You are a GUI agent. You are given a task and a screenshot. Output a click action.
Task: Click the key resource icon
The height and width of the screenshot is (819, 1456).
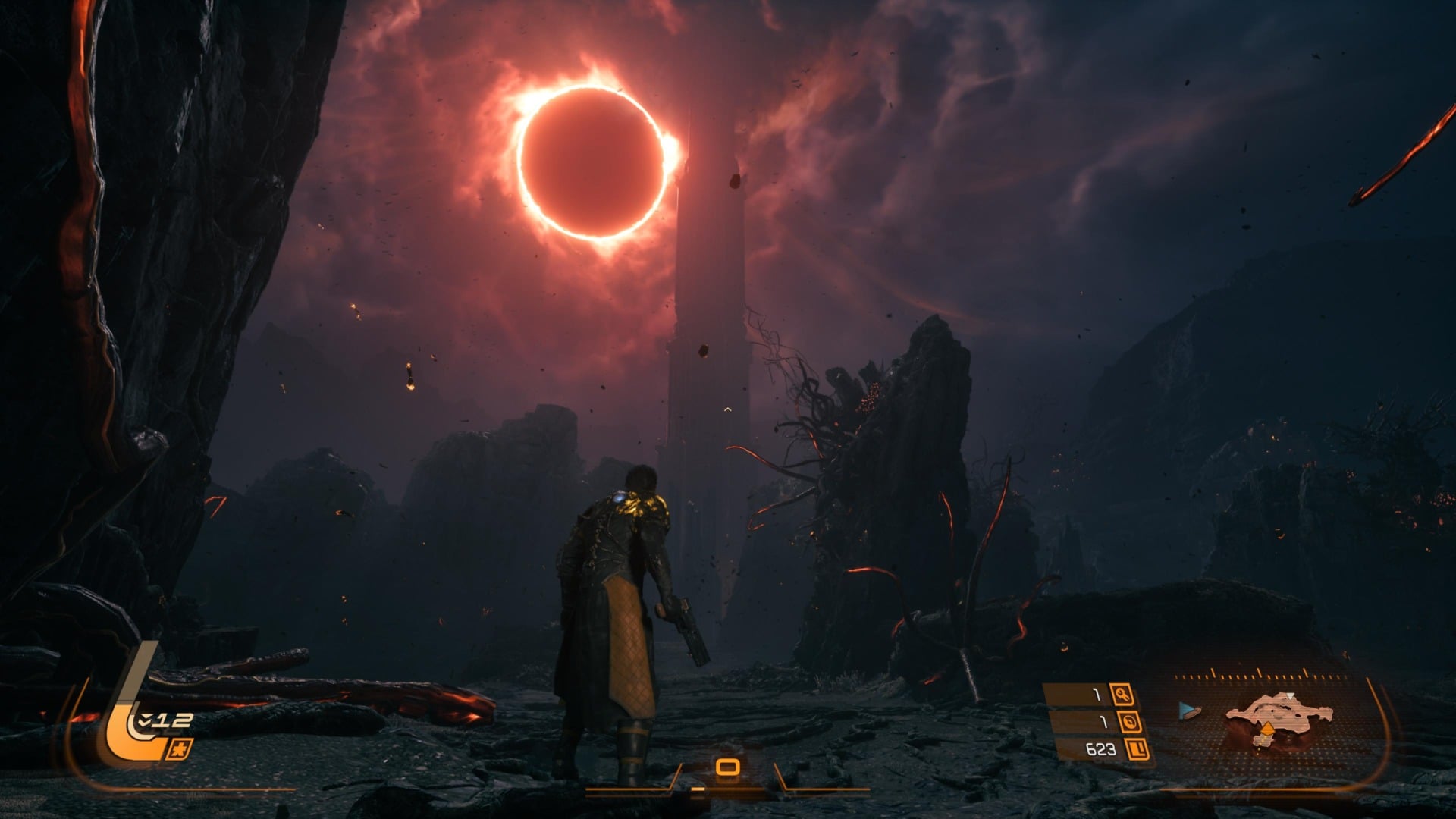(1122, 694)
